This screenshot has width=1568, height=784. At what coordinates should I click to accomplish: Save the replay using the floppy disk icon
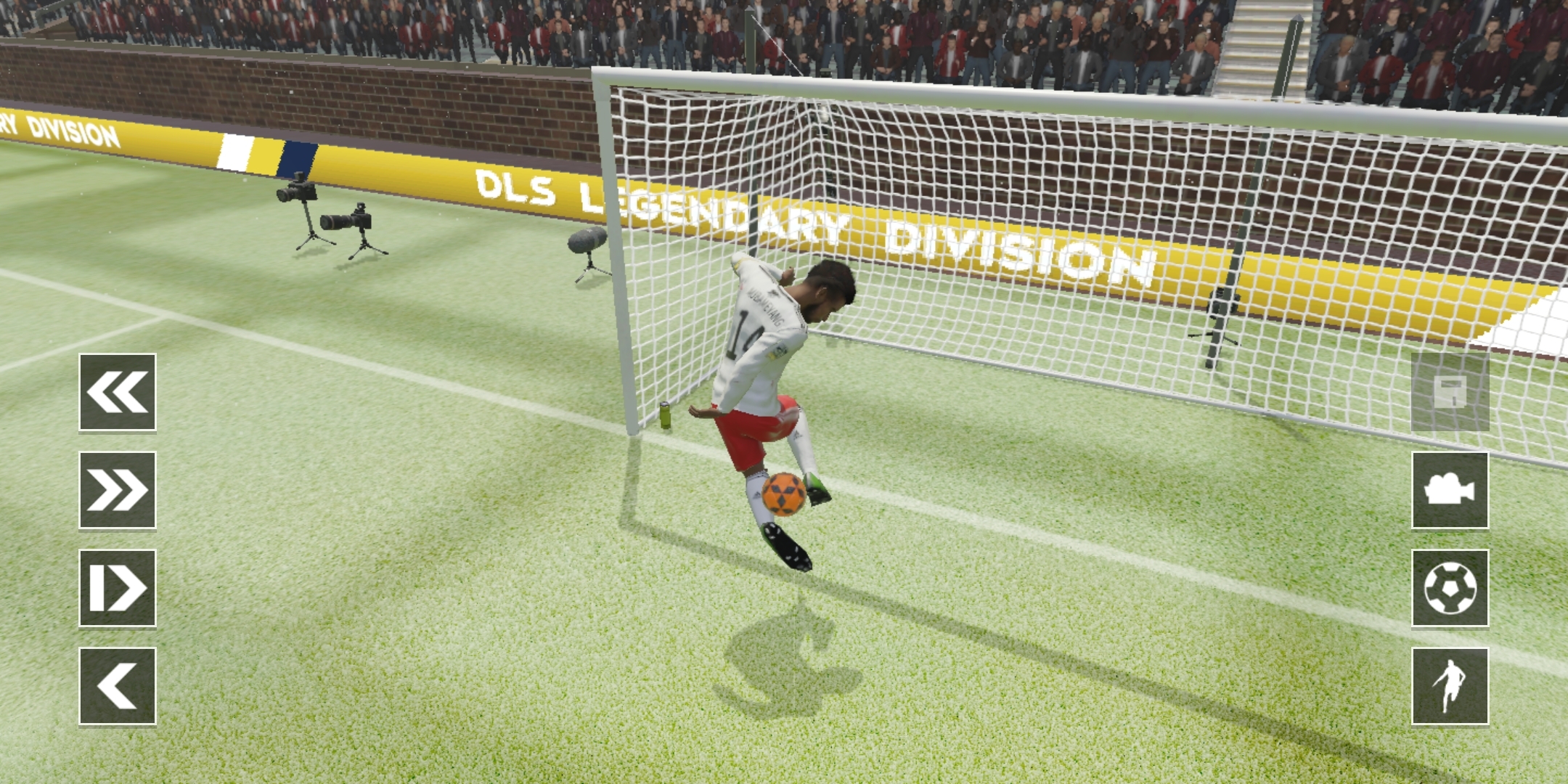[1450, 392]
